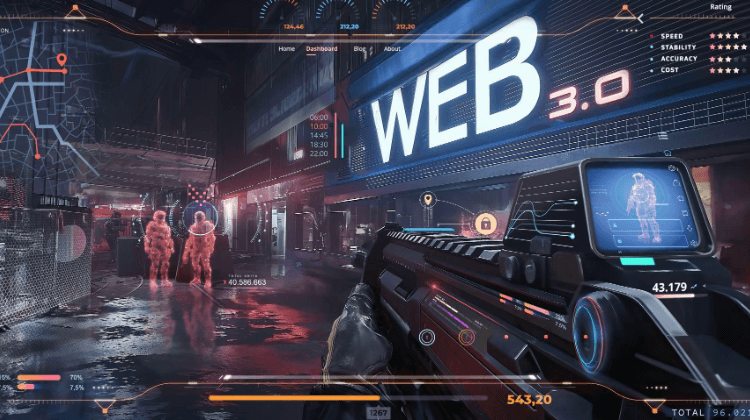Screen dimensions: 750x420
Task: Open the About nav entry
Action: pyautogui.click(x=393, y=49)
